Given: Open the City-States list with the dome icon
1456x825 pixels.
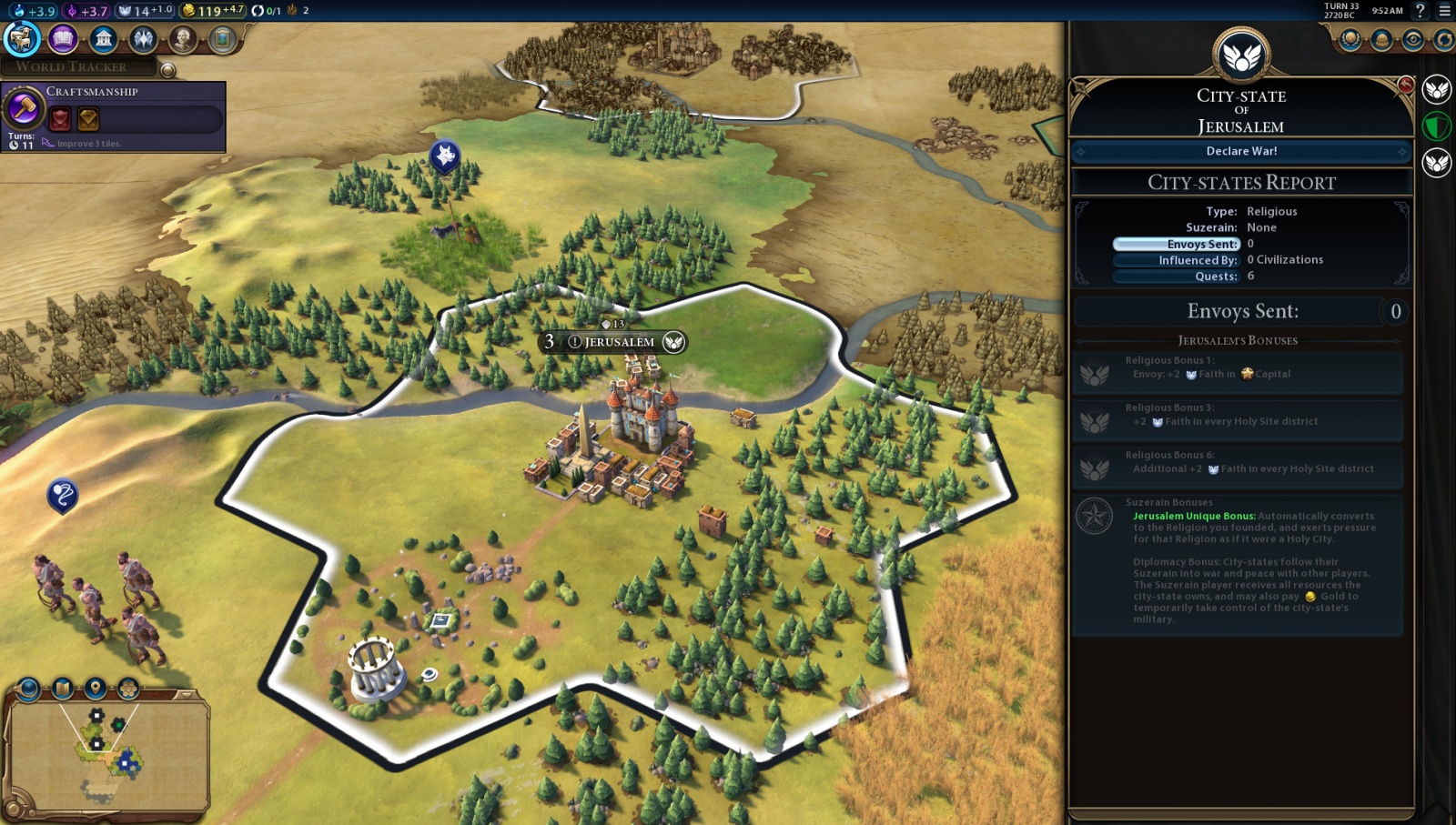Looking at the screenshot, I should tap(1380, 38).
